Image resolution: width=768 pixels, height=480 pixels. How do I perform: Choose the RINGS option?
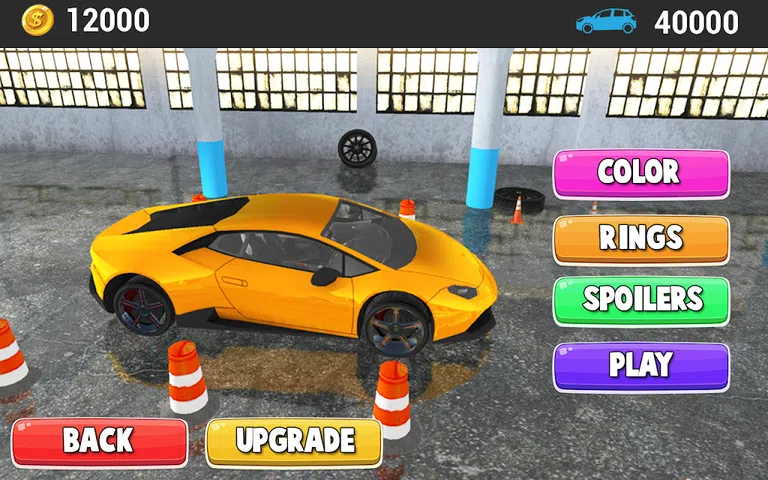pos(640,238)
